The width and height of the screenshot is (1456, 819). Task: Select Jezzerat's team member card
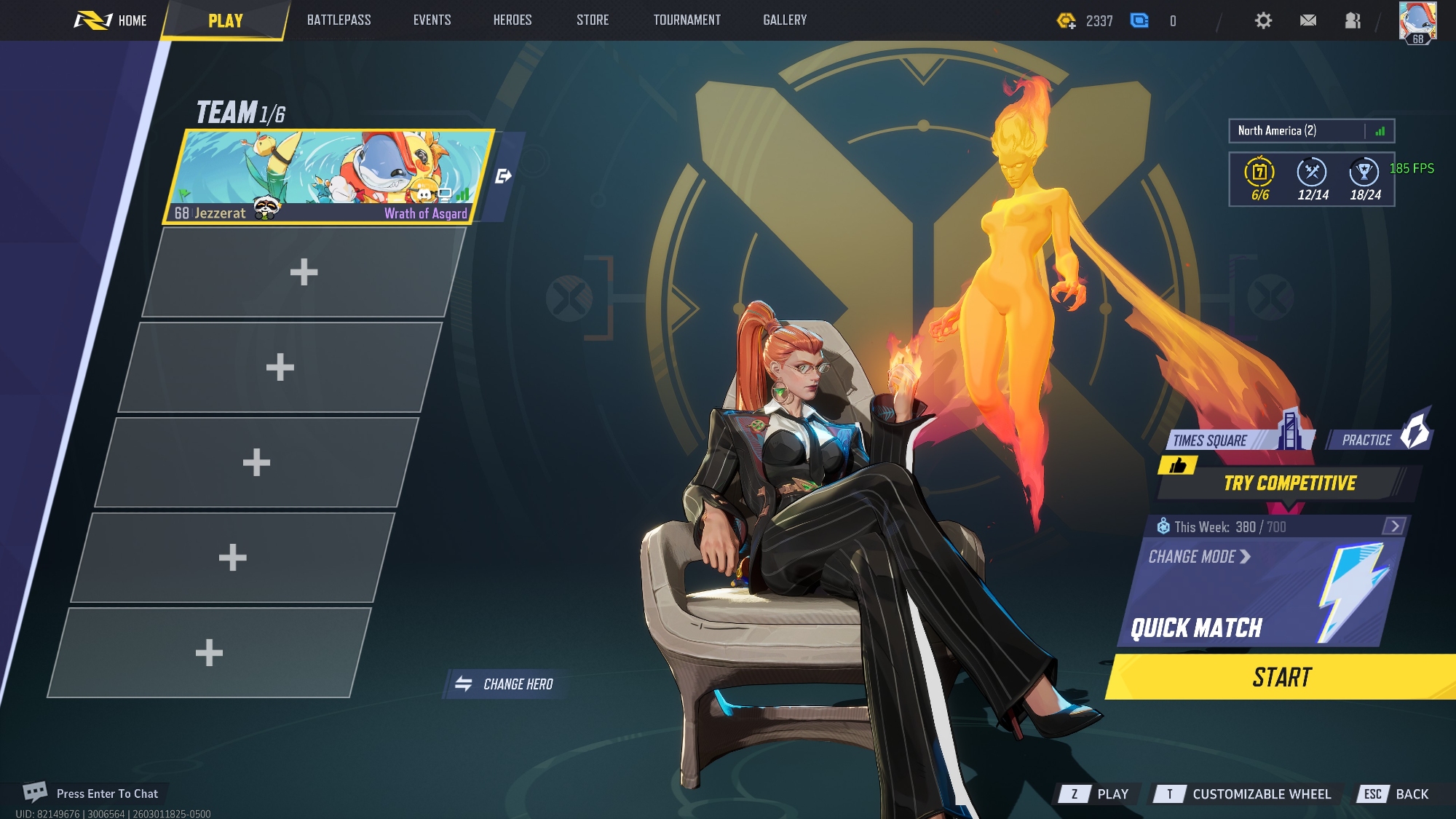[x=328, y=176]
